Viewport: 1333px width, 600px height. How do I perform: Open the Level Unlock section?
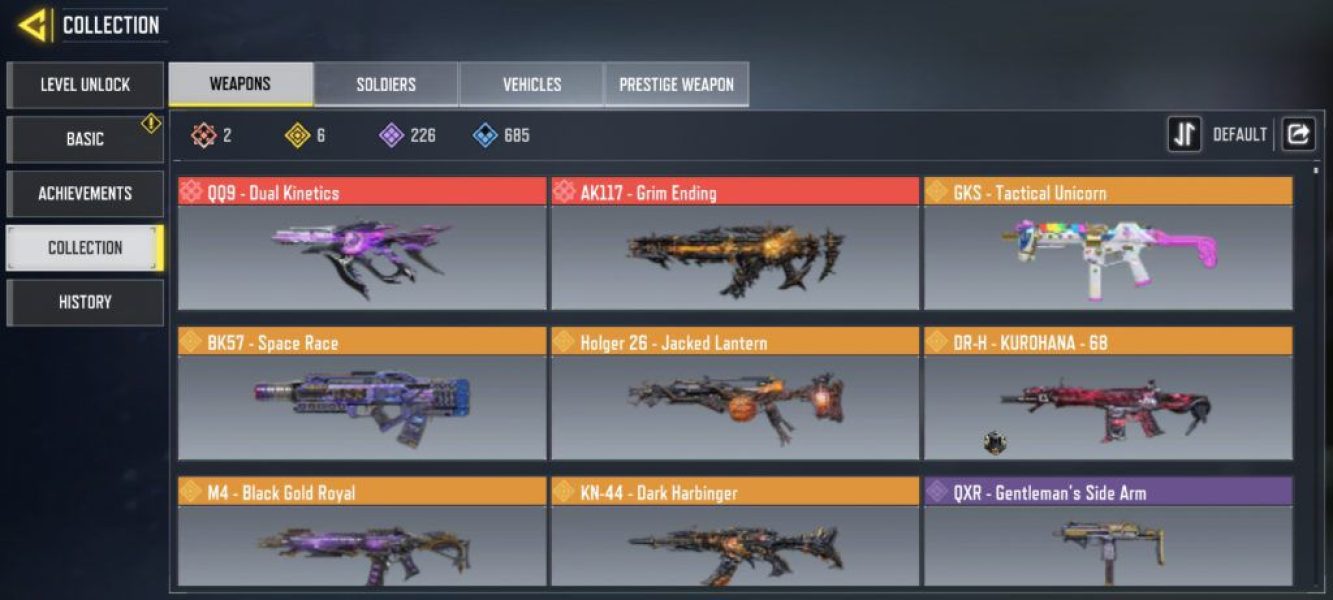point(85,85)
